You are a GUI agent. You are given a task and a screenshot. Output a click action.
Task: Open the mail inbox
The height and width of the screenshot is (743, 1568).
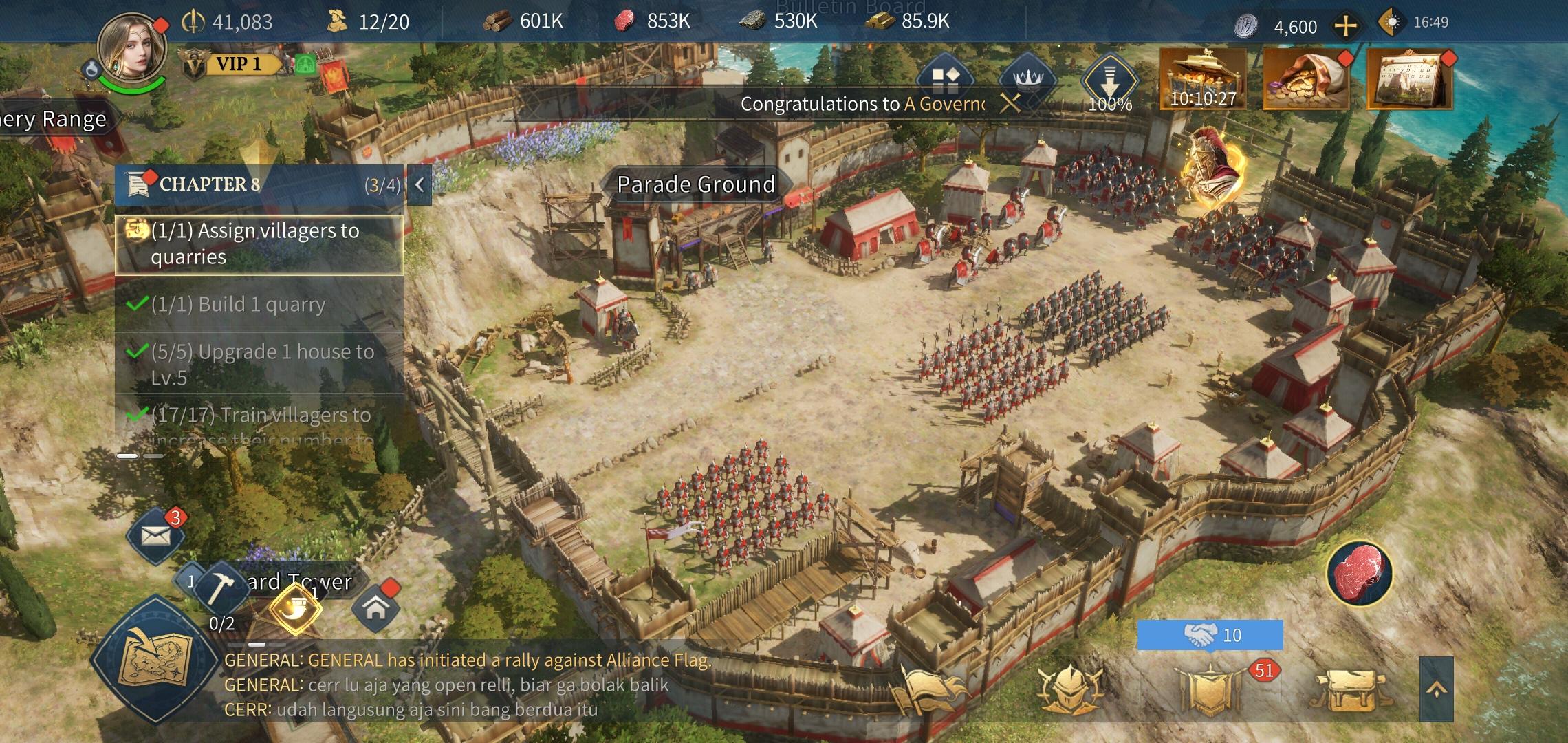click(156, 536)
